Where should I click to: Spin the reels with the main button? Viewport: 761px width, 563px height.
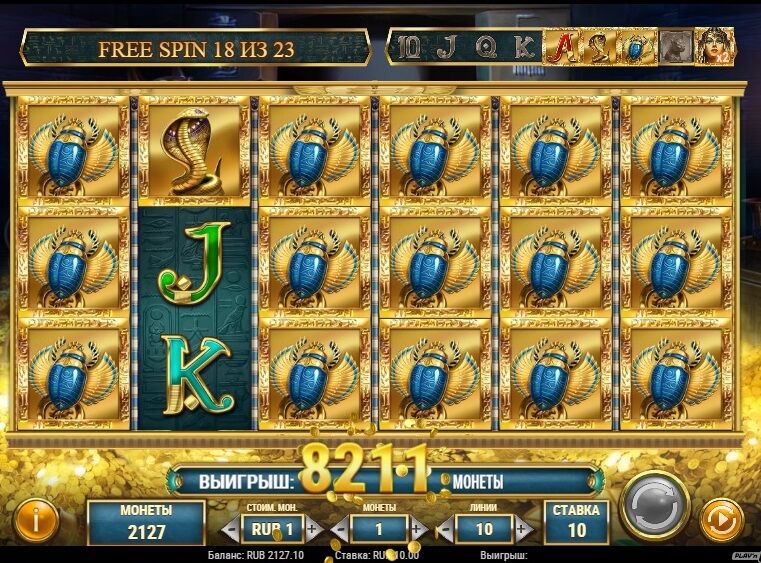pyautogui.click(x=655, y=503)
